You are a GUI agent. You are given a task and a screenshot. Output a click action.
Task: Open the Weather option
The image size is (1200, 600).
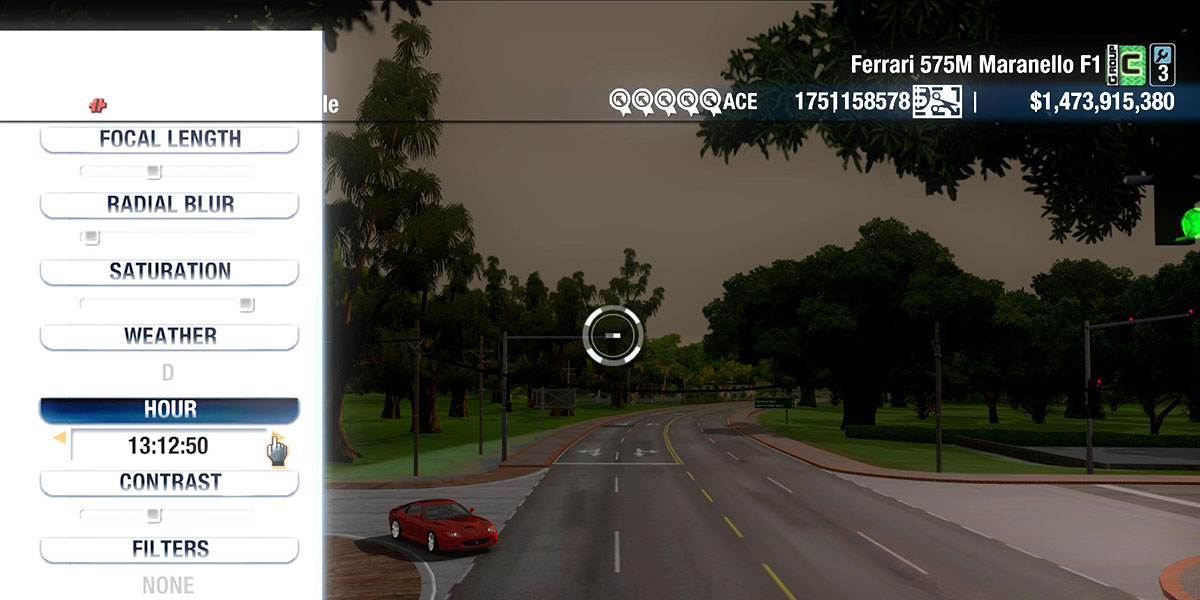(x=169, y=337)
